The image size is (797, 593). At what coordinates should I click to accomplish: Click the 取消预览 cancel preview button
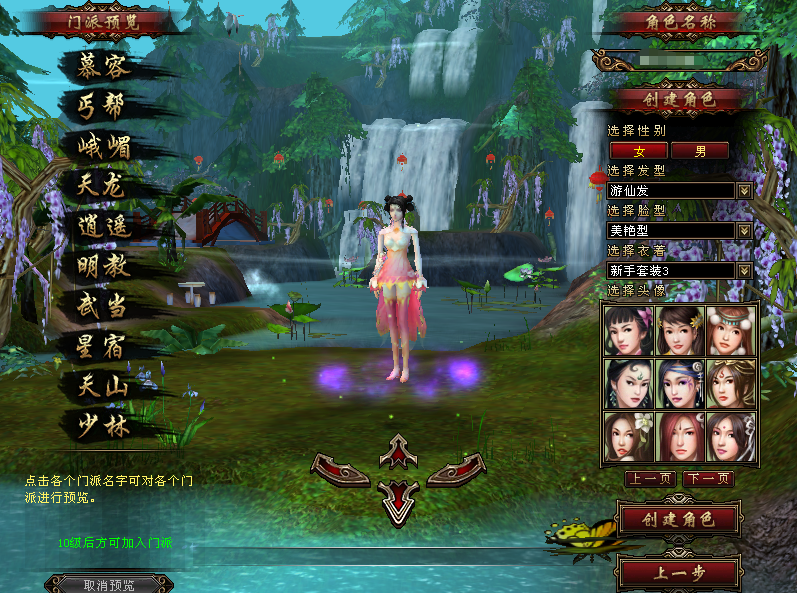[108, 585]
